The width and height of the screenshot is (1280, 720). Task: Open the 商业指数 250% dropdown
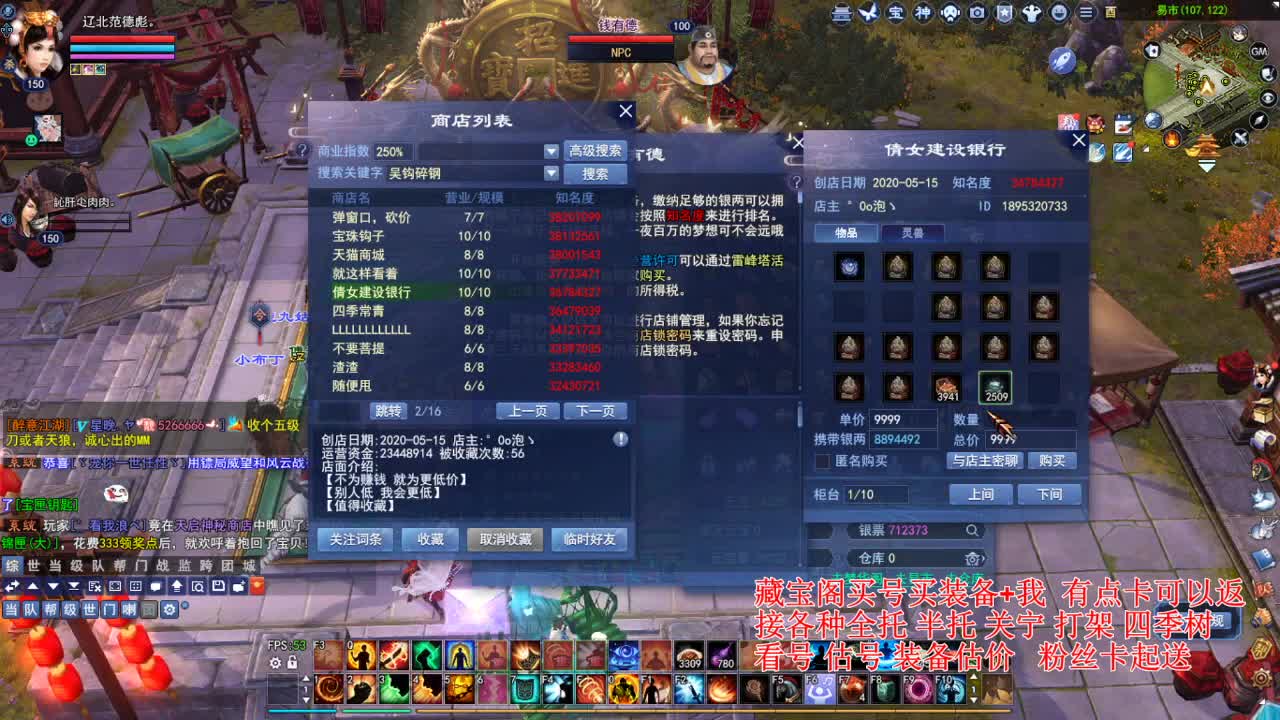click(552, 153)
